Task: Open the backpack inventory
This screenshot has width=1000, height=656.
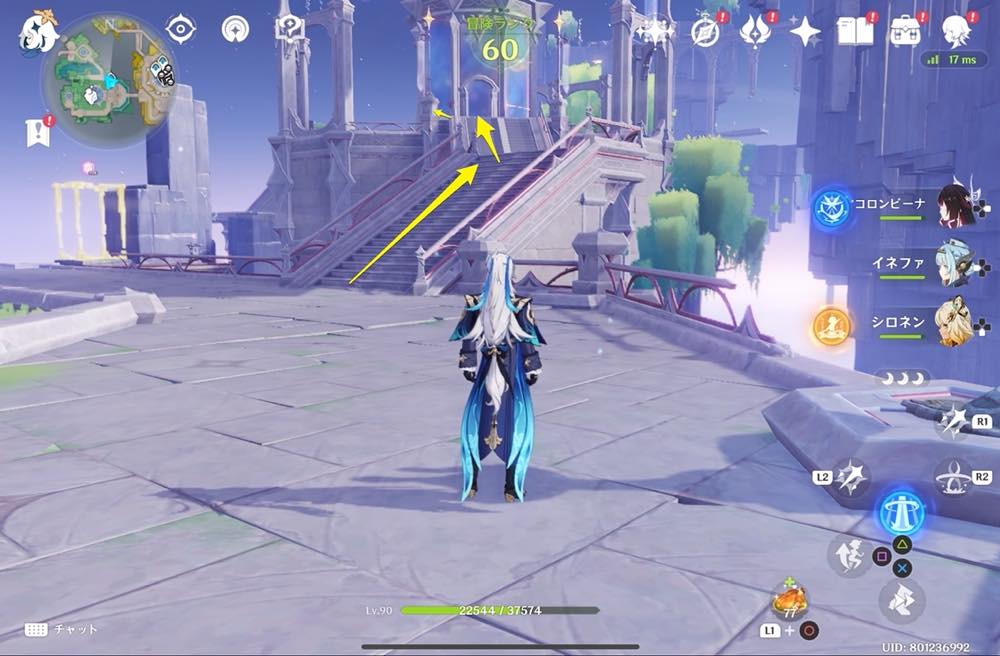Action: [906, 31]
